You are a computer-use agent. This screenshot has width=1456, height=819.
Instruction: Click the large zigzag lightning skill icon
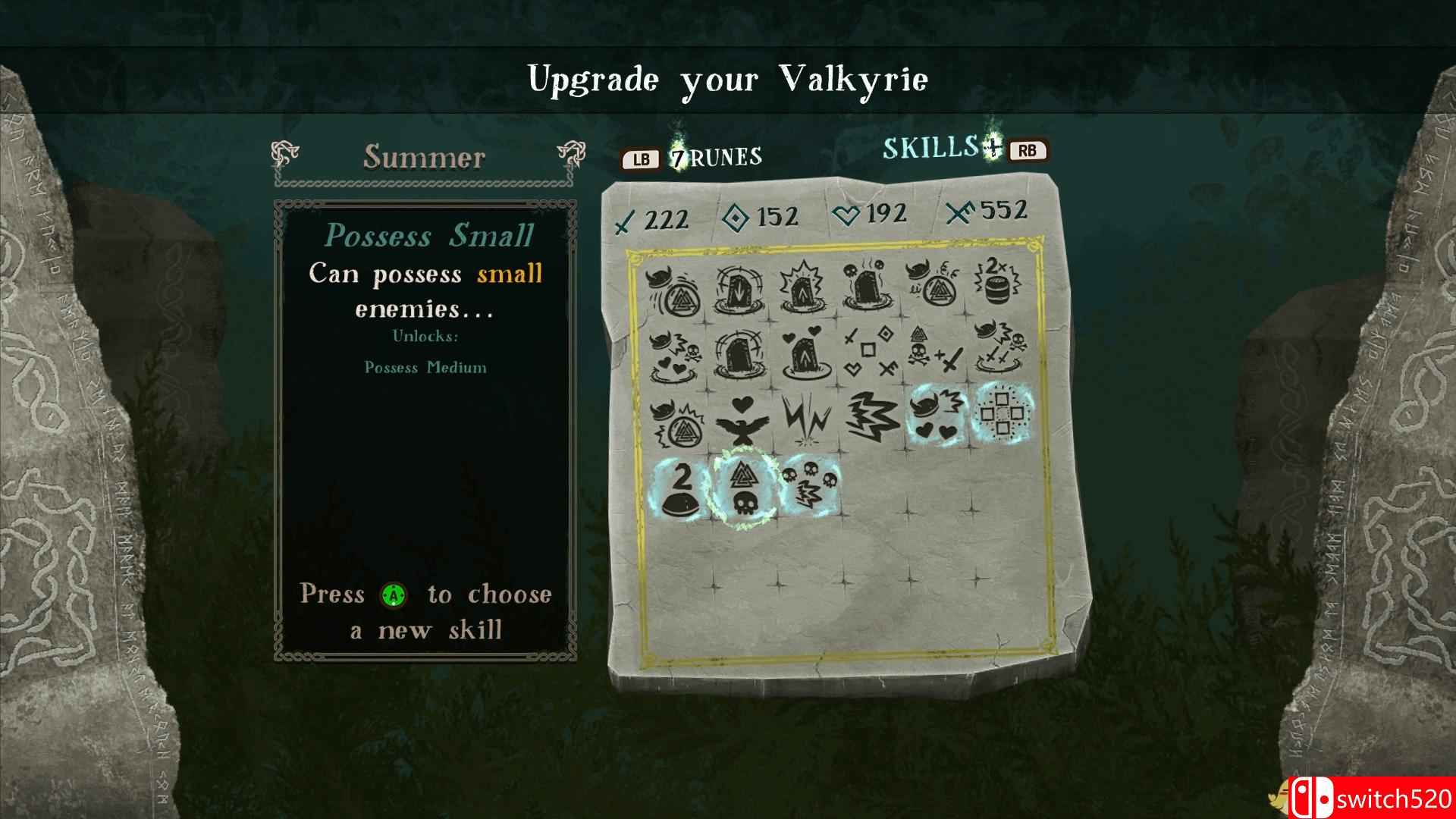871,417
